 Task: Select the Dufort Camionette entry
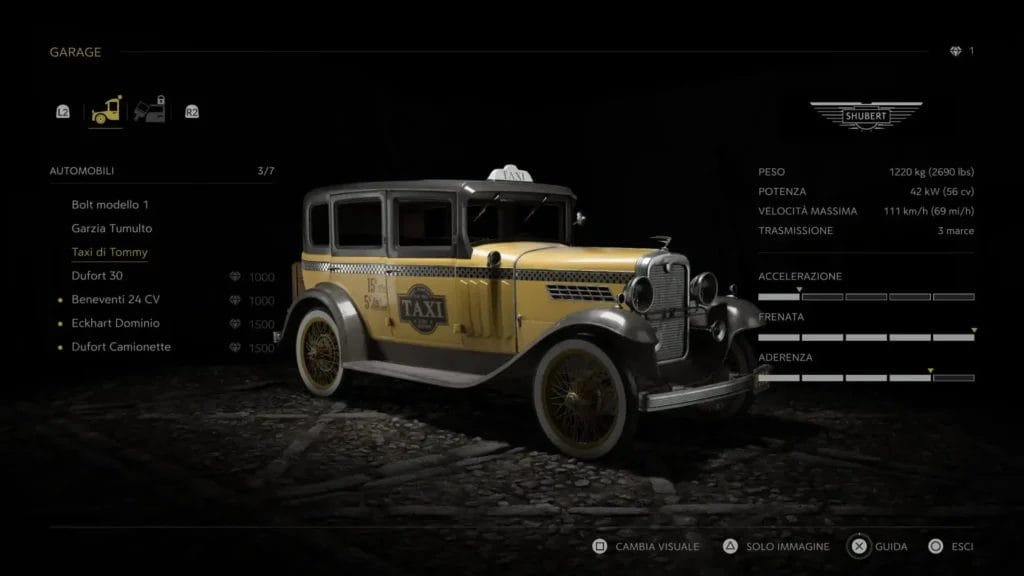point(121,347)
